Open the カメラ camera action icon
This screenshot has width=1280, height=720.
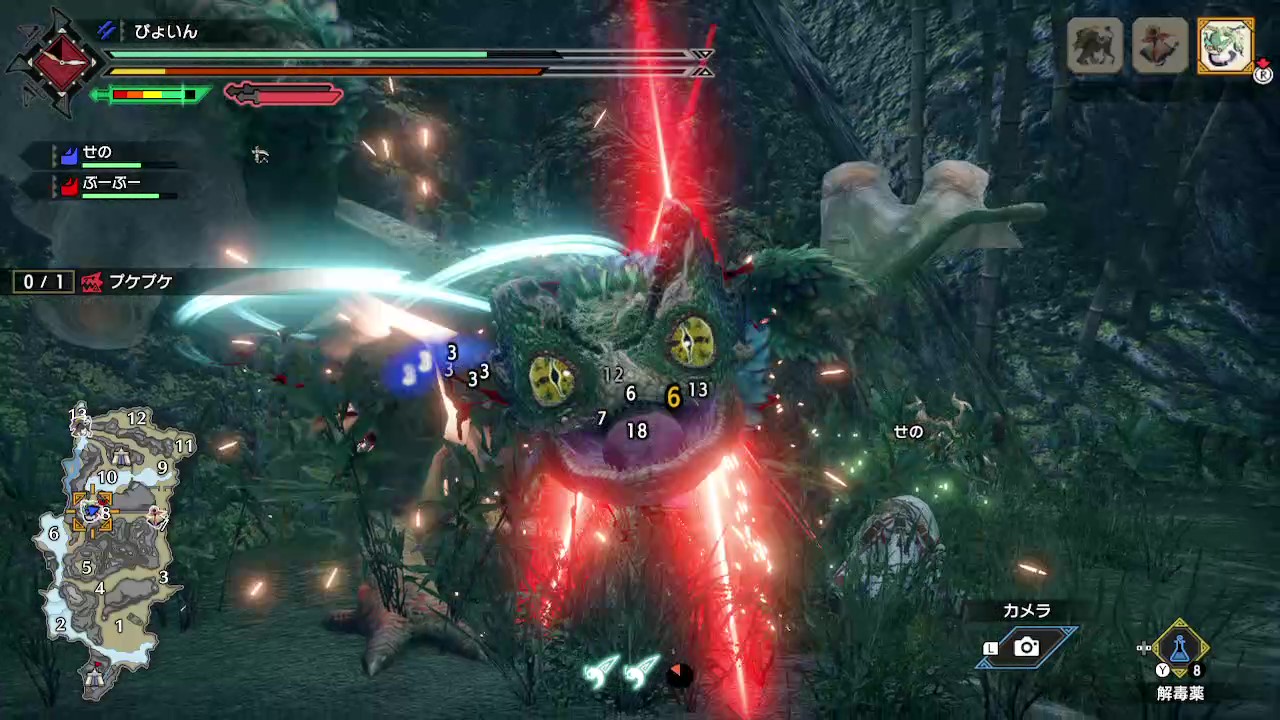click(x=1026, y=647)
